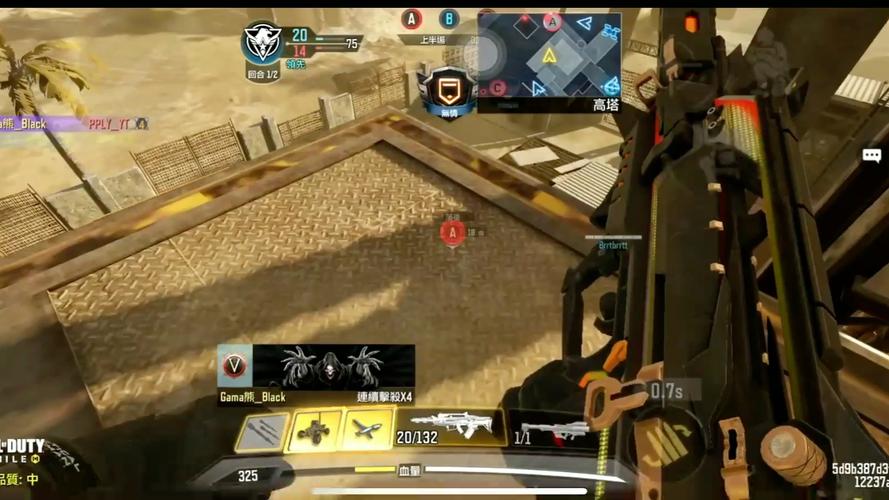This screenshot has height=500, width=889.
Task: Select the primary rifle with 20/132 ammo
Action: pyautogui.click(x=445, y=430)
